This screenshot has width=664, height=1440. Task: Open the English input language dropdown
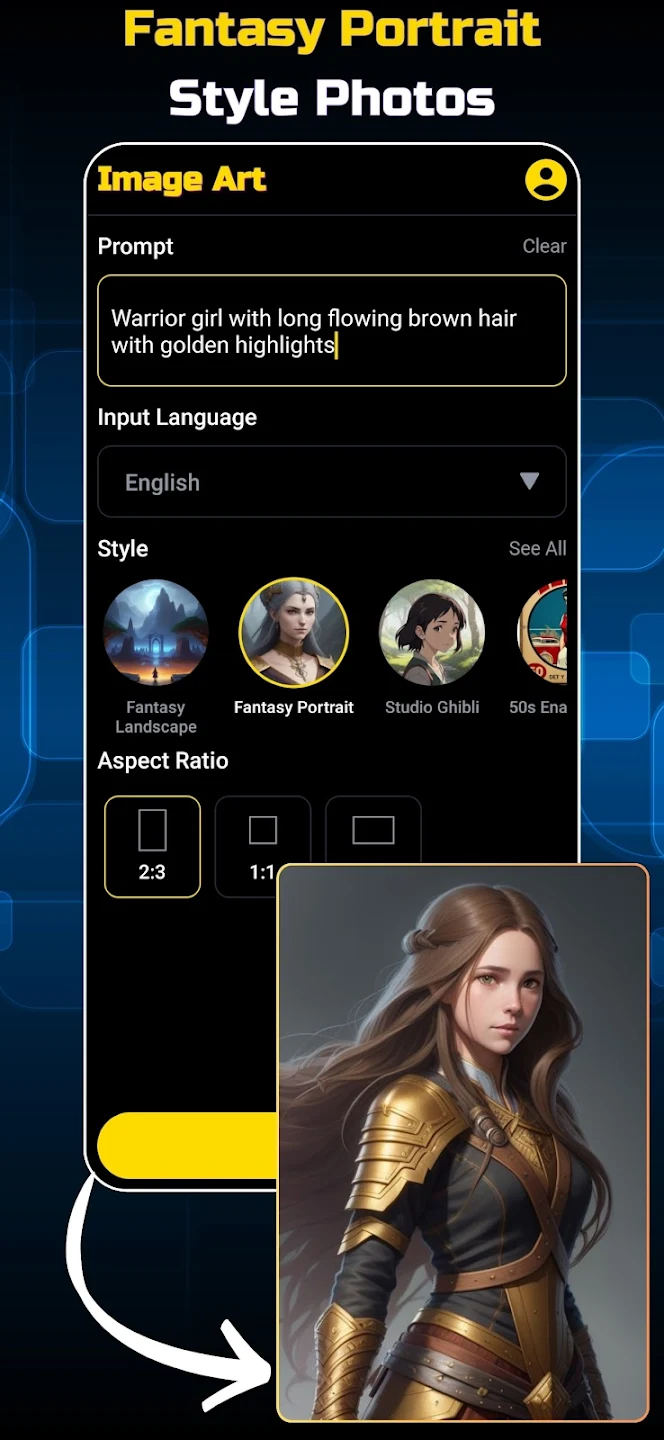[x=331, y=482]
